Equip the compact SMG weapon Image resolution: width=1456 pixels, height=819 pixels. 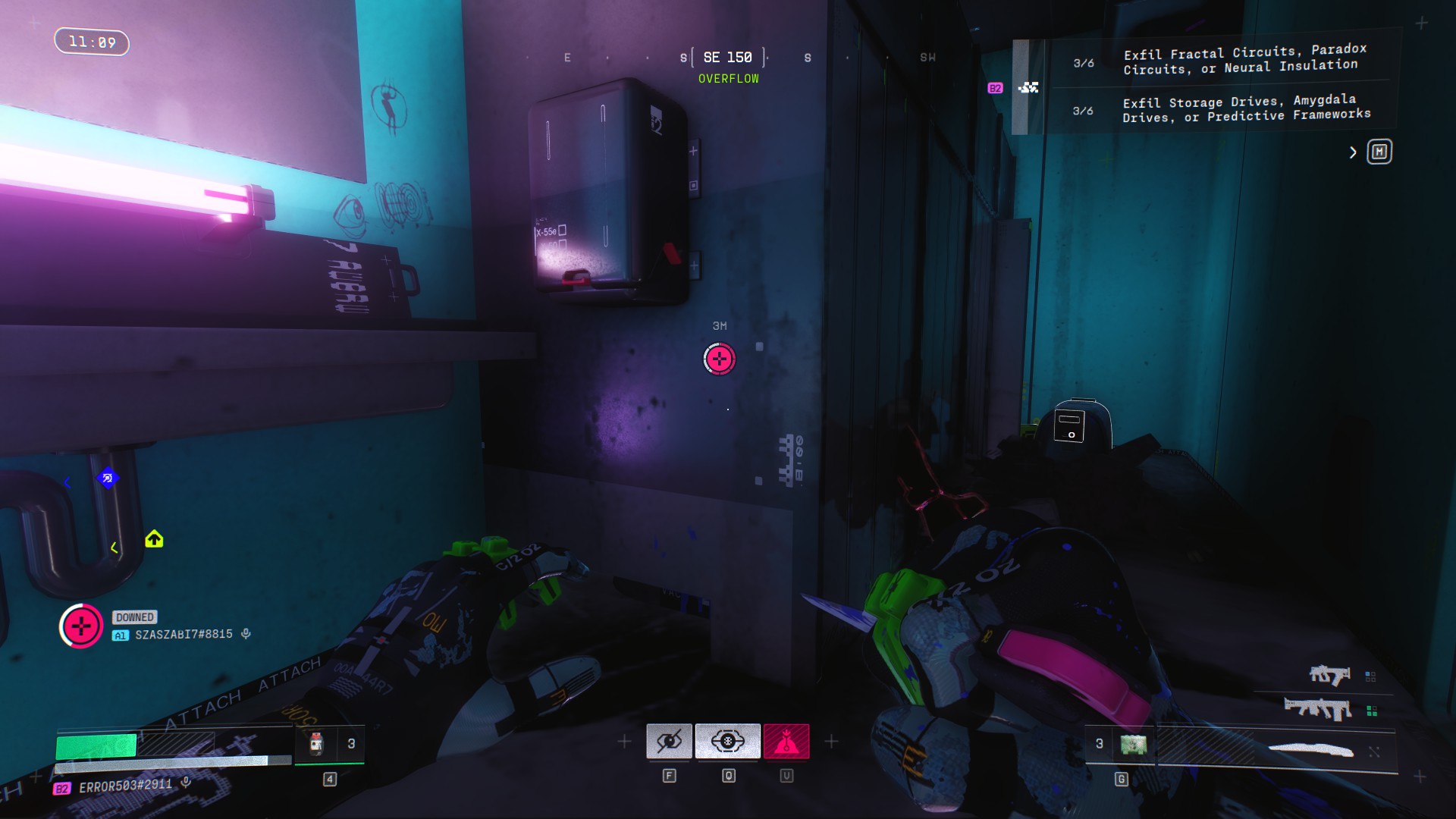[x=1329, y=674]
